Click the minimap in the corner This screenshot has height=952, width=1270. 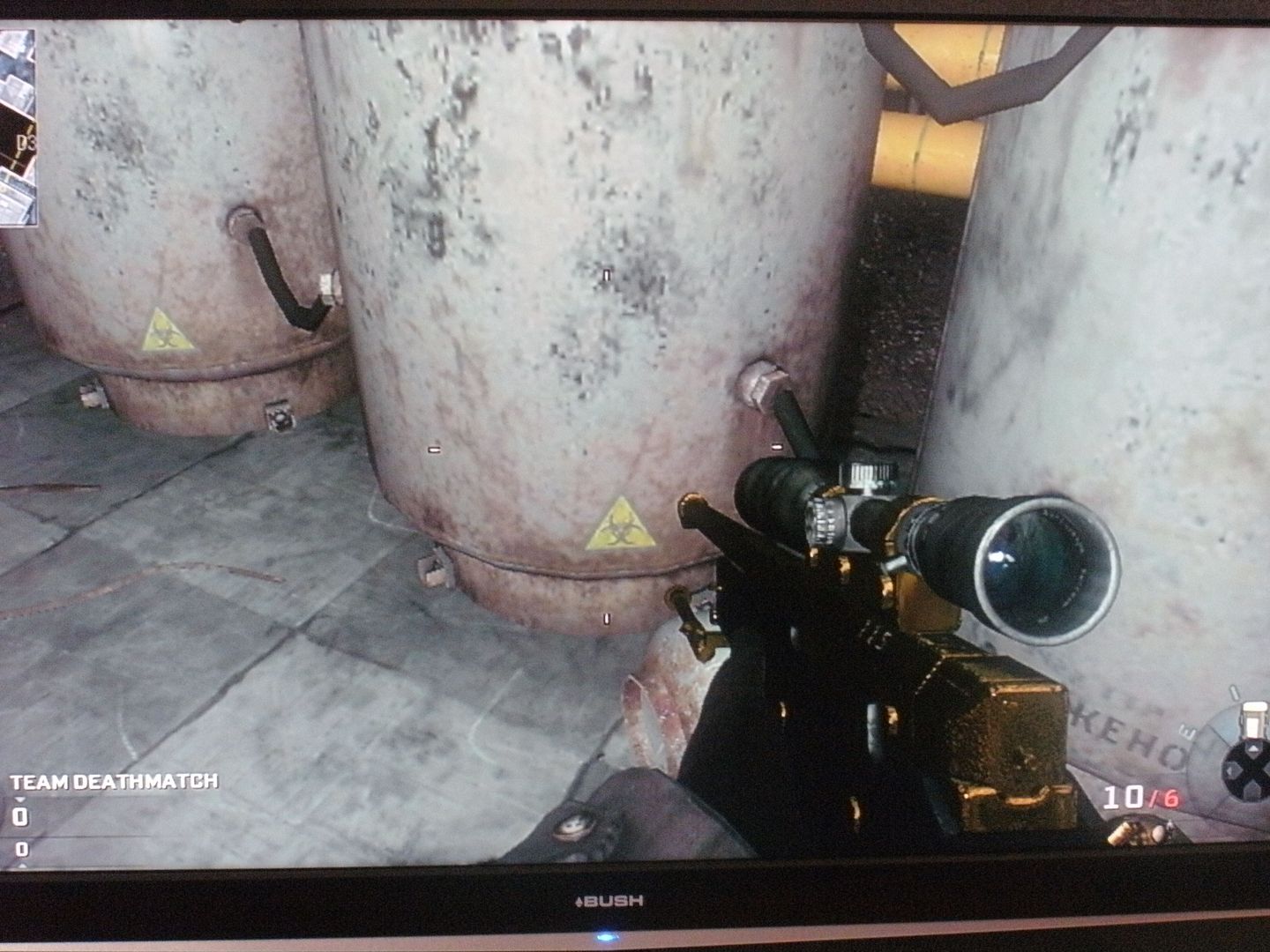coord(18,128)
